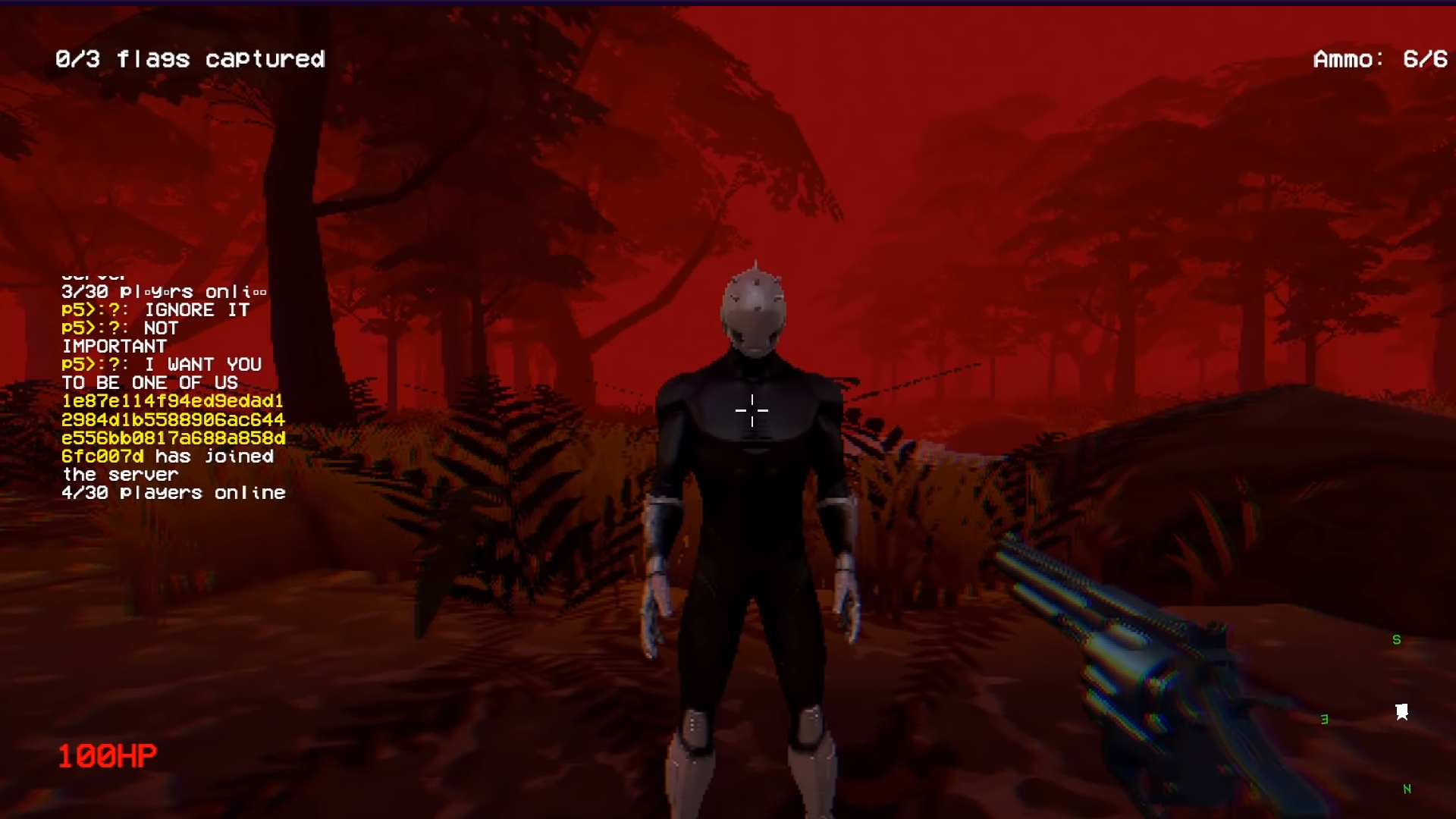Click the red 100HP health indicator

(108, 755)
